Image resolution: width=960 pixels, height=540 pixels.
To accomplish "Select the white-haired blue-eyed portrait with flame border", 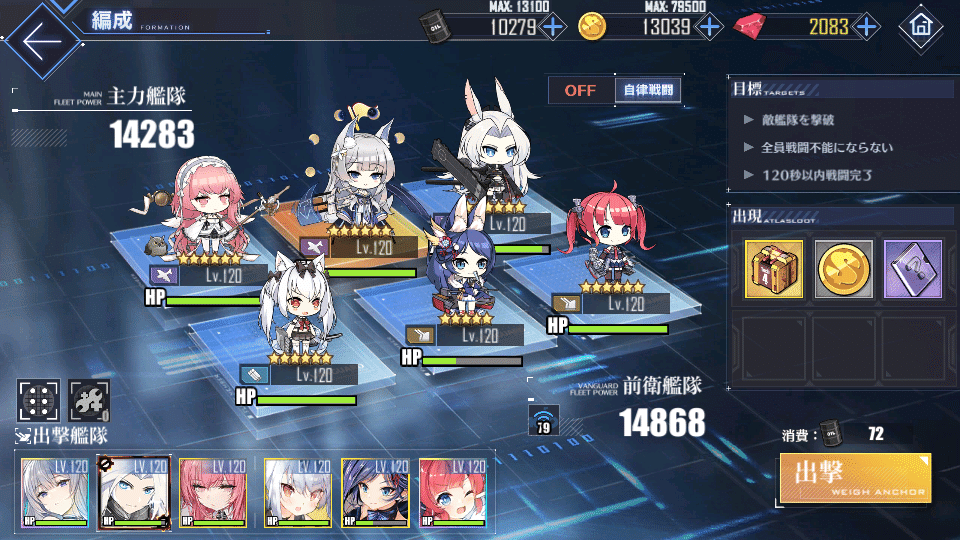I will [134, 492].
